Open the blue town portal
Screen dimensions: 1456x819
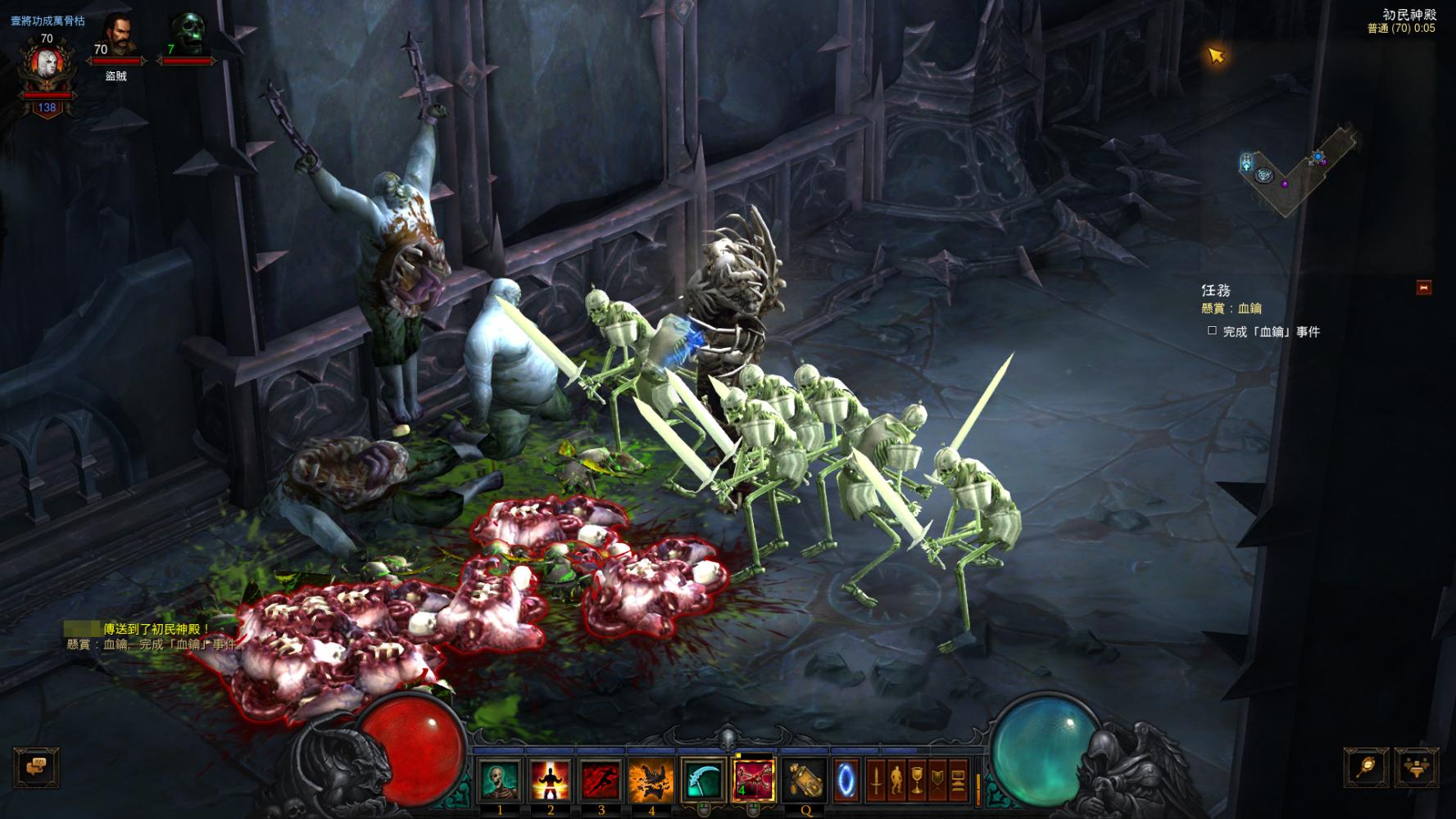click(x=846, y=781)
